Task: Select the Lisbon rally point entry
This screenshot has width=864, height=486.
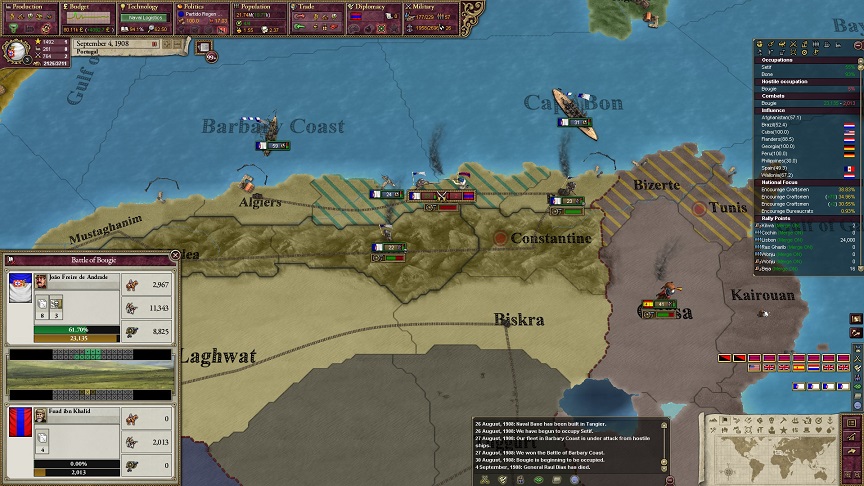Action: click(x=790, y=241)
